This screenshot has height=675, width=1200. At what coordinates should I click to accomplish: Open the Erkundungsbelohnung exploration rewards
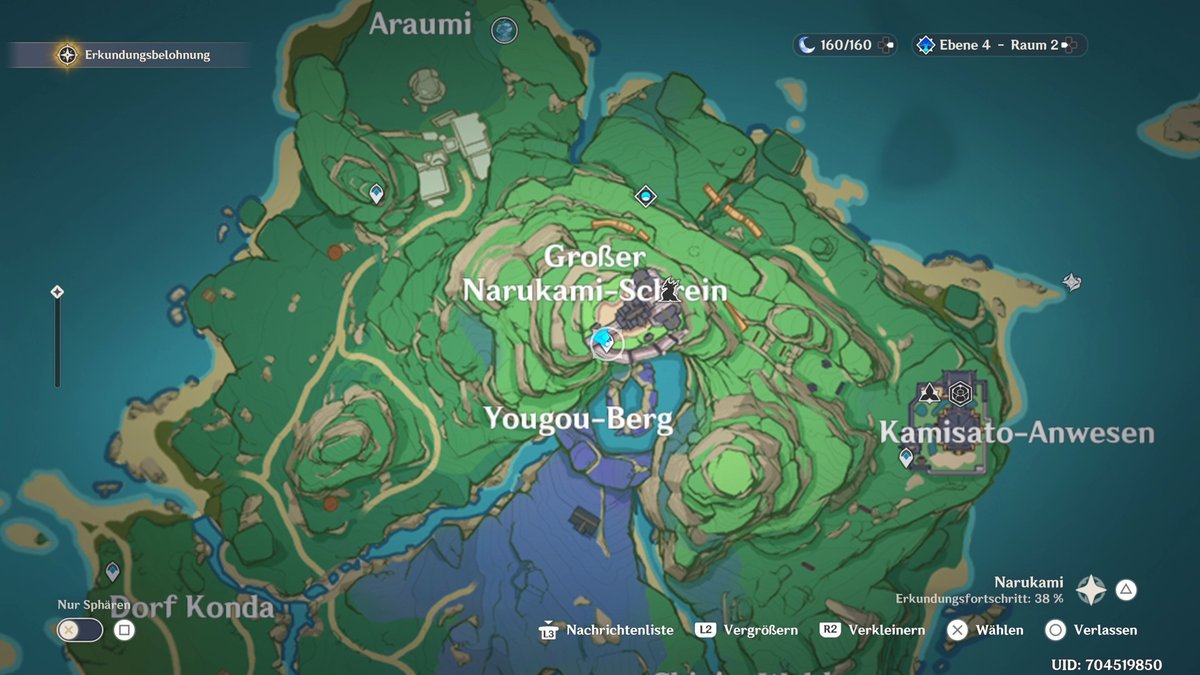(130, 55)
